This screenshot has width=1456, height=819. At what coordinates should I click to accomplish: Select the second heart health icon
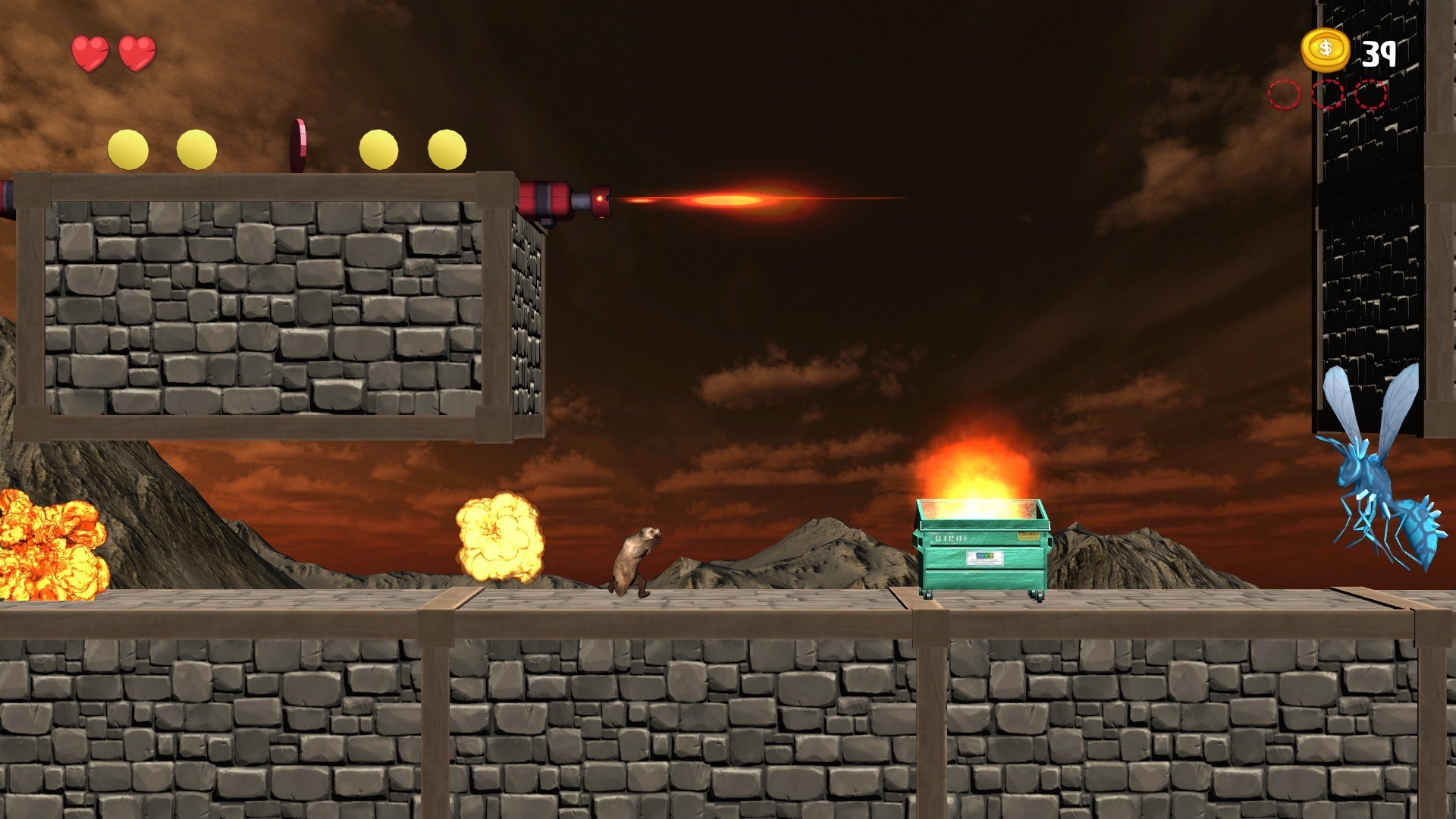137,55
